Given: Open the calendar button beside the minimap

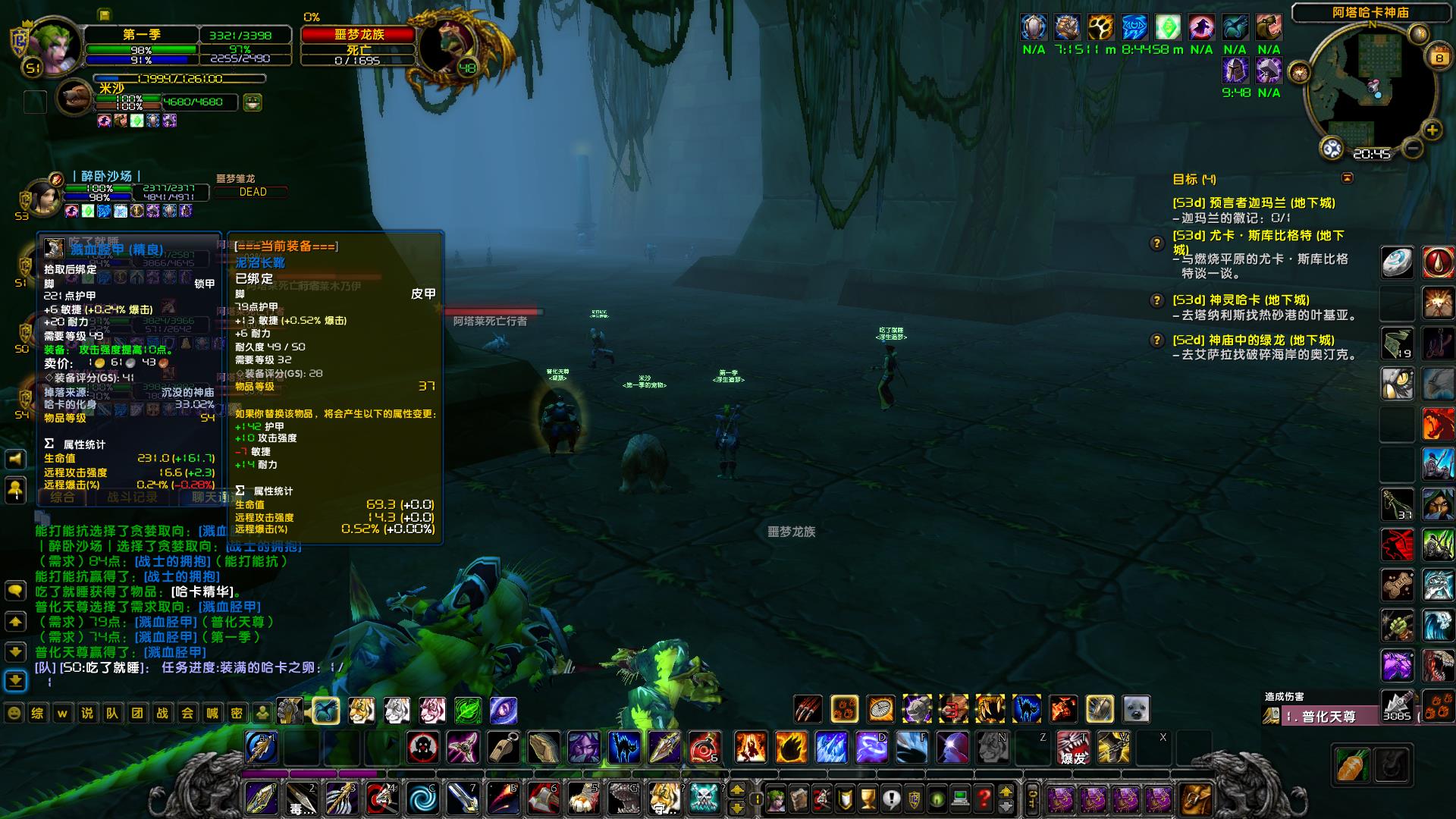Looking at the screenshot, I should [x=1439, y=58].
